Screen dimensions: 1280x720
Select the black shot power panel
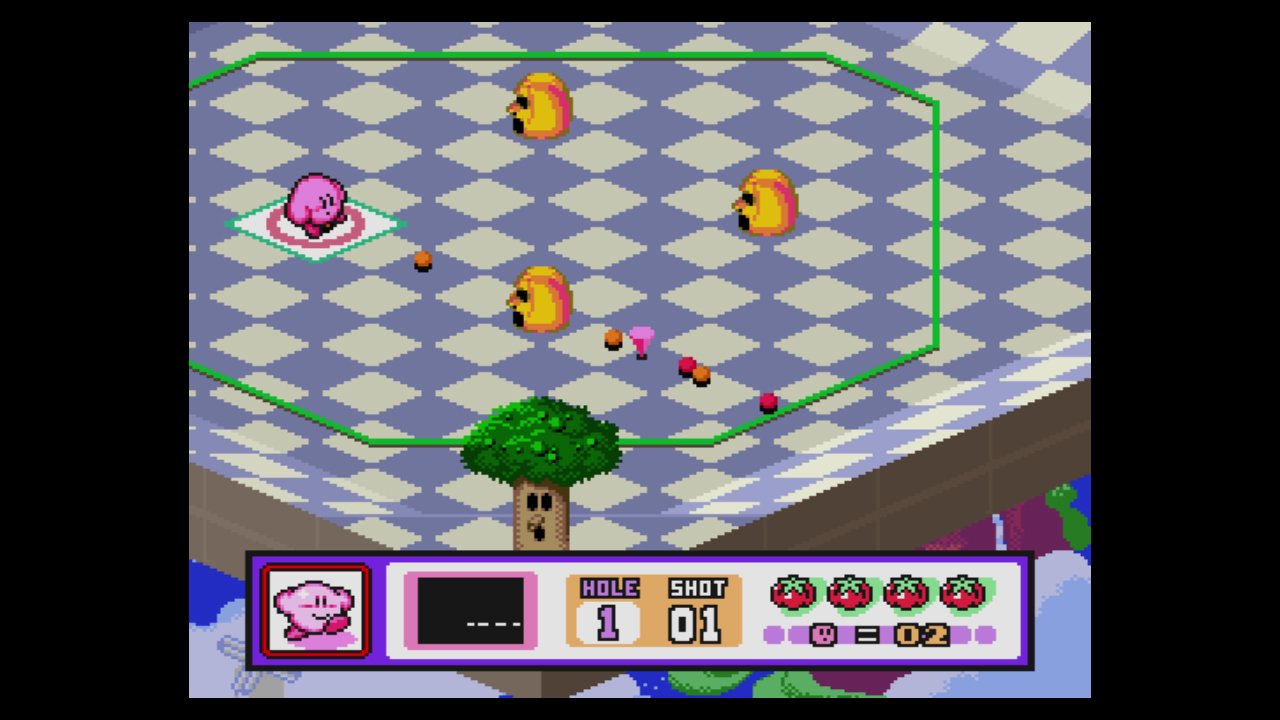tap(470, 610)
